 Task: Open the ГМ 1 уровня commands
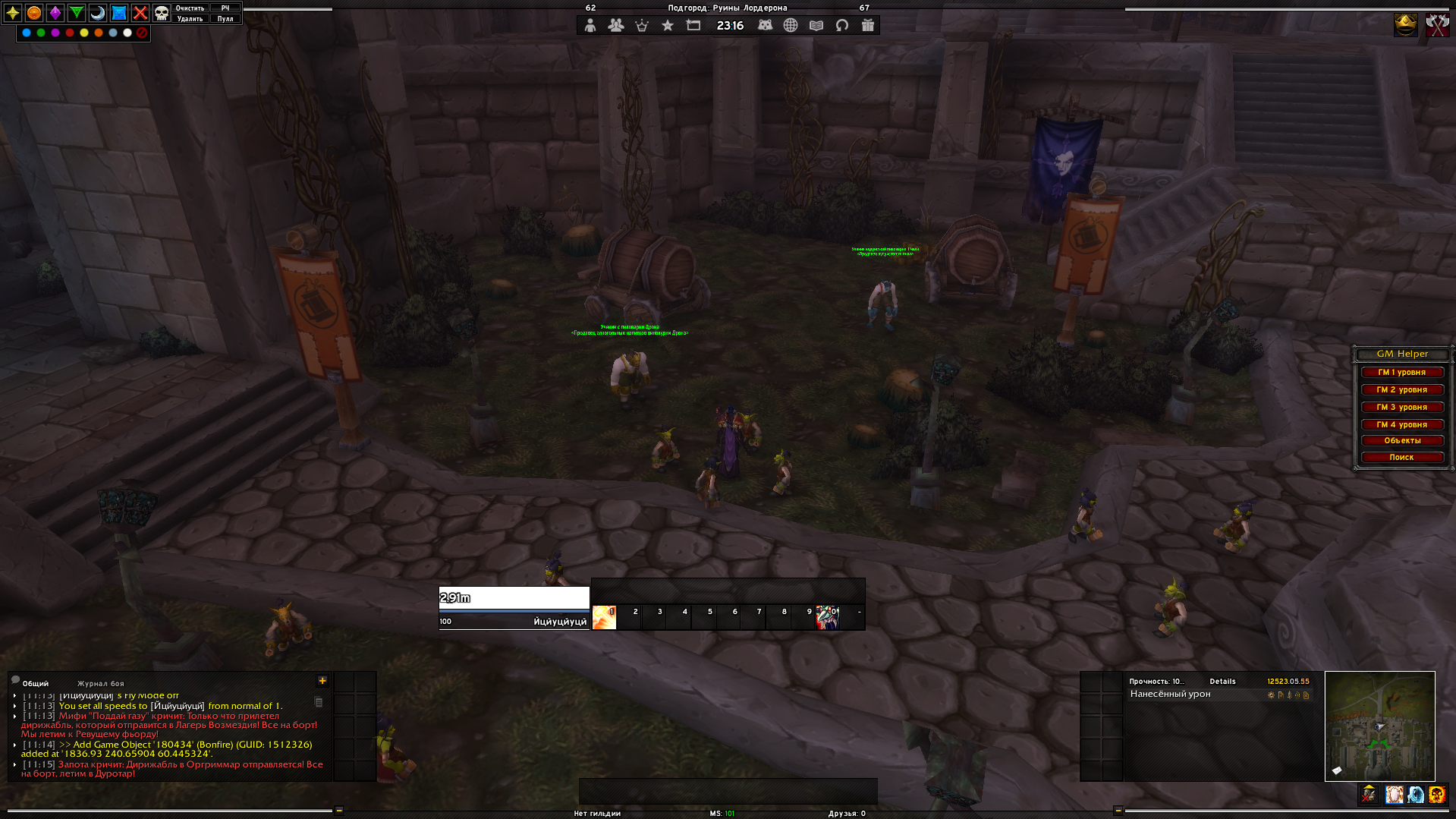1401,373
